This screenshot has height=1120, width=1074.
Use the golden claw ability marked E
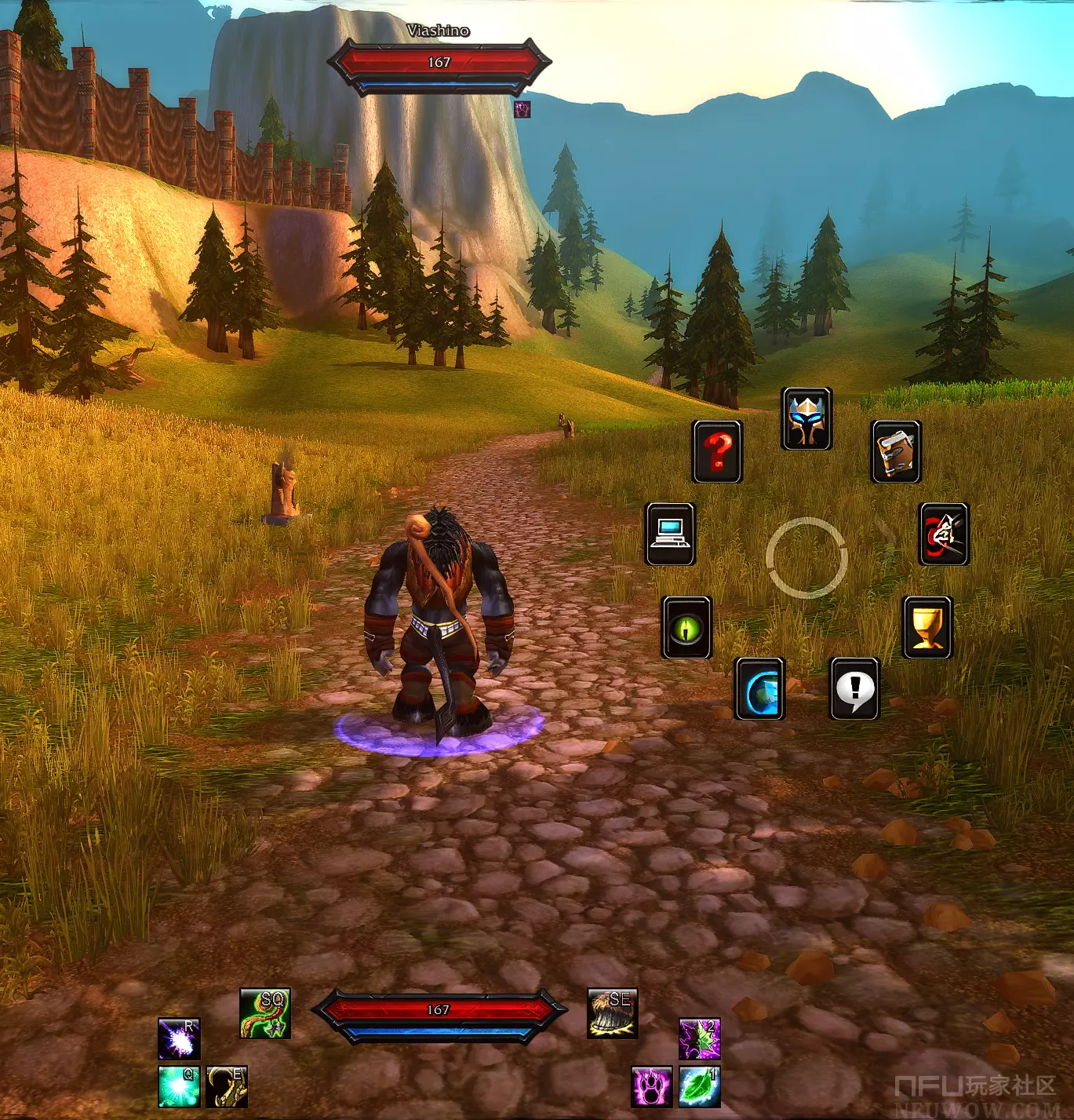[227, 1085]
